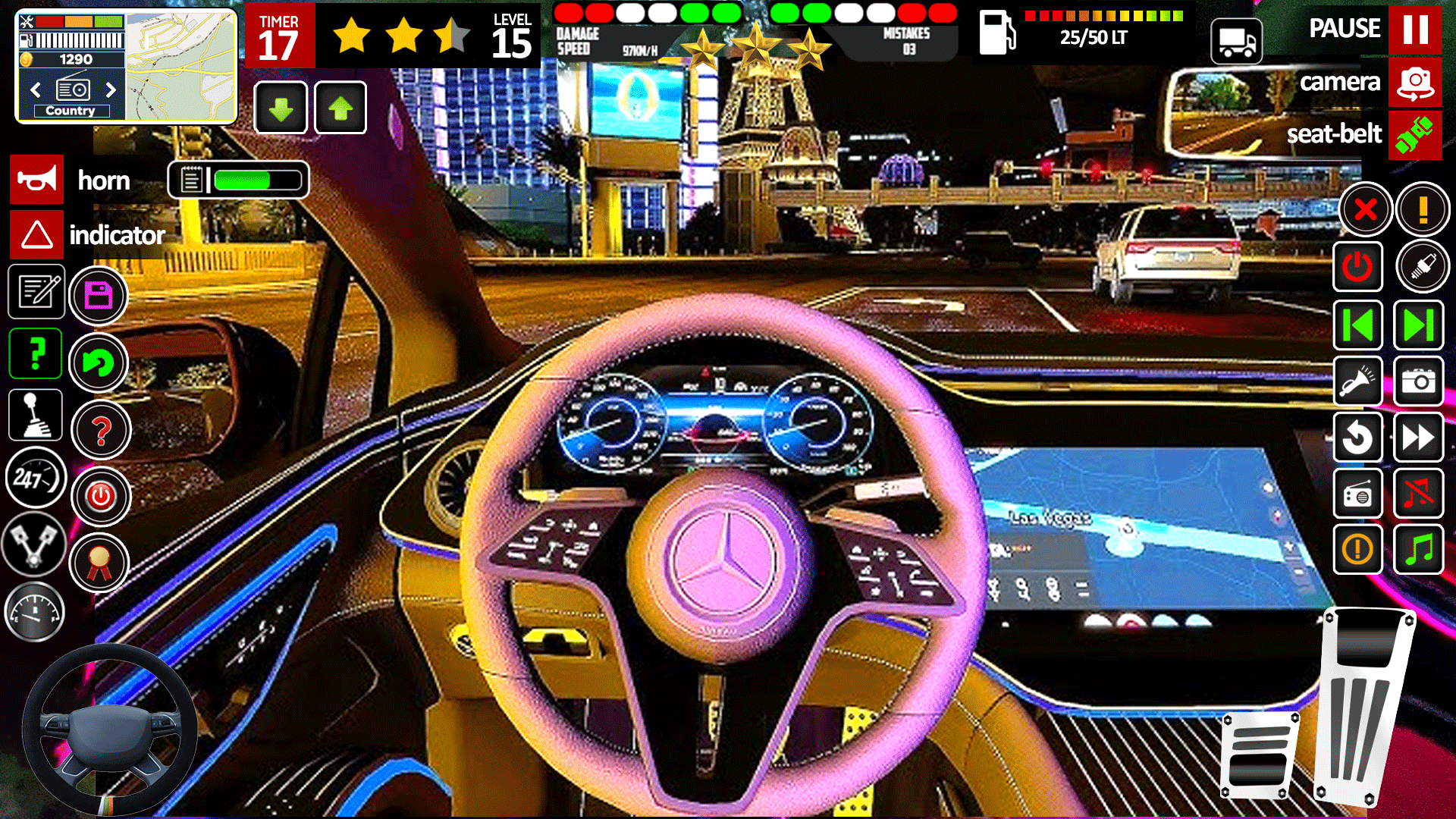
Task: Open the next radio station with right chevron
Action: (x=112, y=89)
